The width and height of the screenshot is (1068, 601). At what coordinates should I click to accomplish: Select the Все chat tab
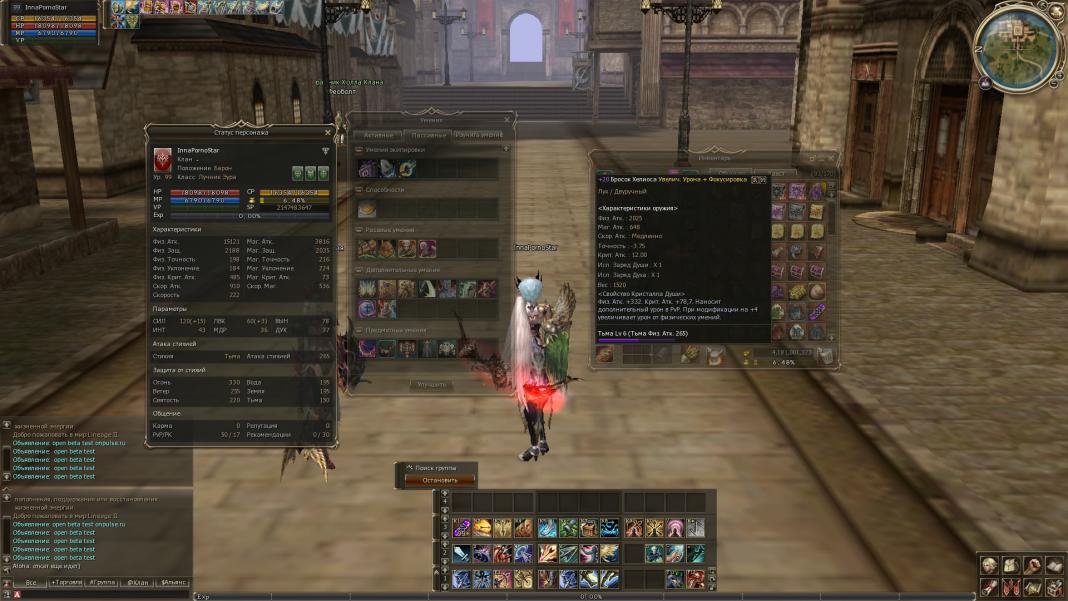coord(31,582)
